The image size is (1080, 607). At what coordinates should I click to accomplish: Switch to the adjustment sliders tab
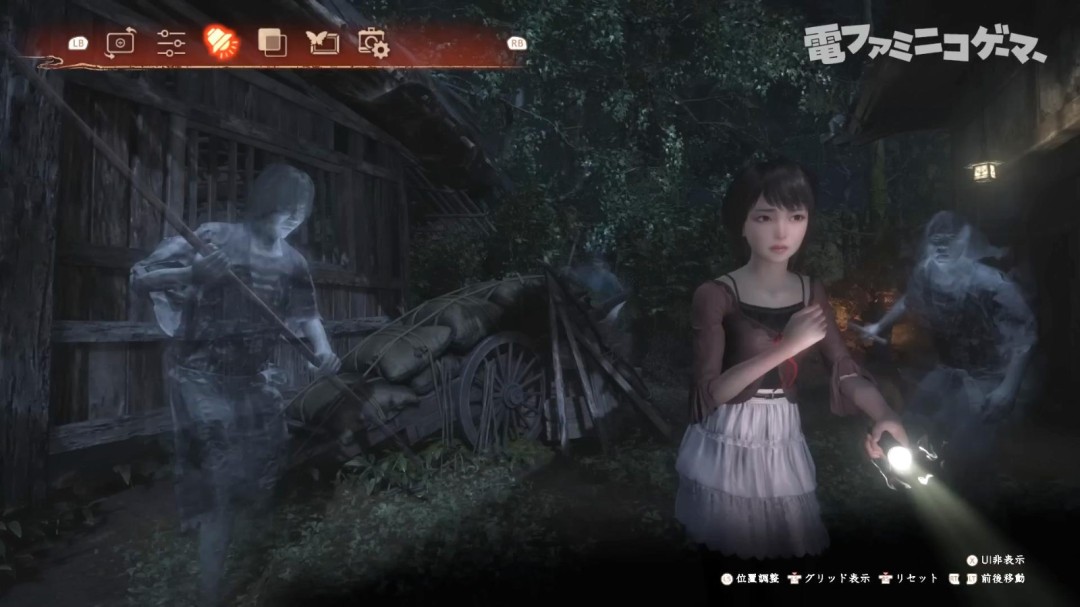tap(171, 42)
